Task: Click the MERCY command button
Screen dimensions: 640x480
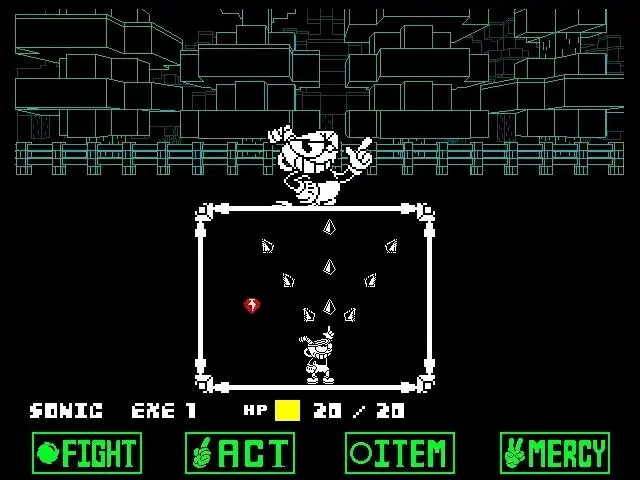Action: click(x=555, y=453)
